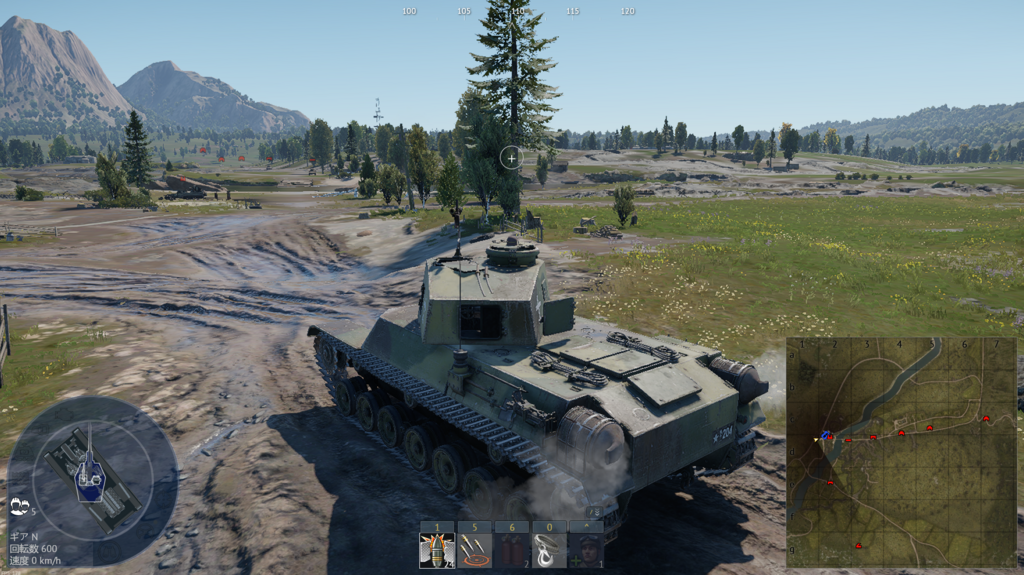Use the fire extinguisher slot
This screenshot has height=575, width=1024.
click(x=511, y=550)
